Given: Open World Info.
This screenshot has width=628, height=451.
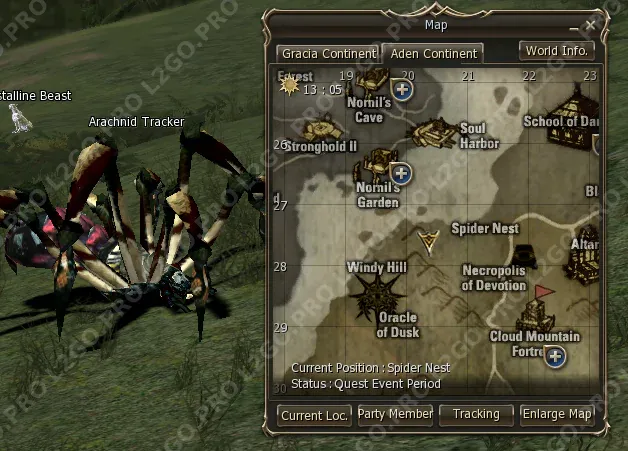Looking at the screenshot, I should coord(557,50).
